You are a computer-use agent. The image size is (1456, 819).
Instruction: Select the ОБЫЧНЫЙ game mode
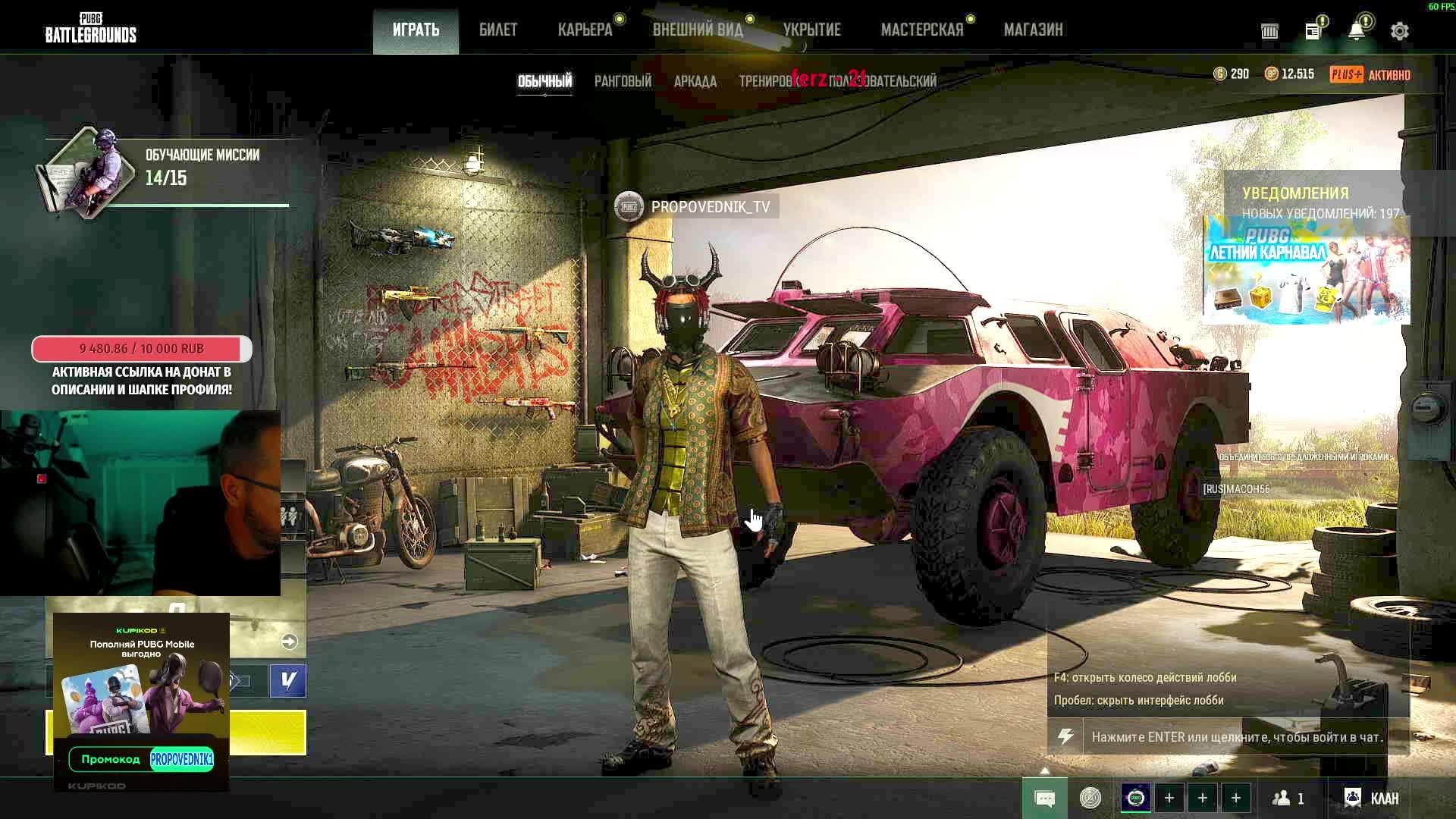[x=544, y=81]
